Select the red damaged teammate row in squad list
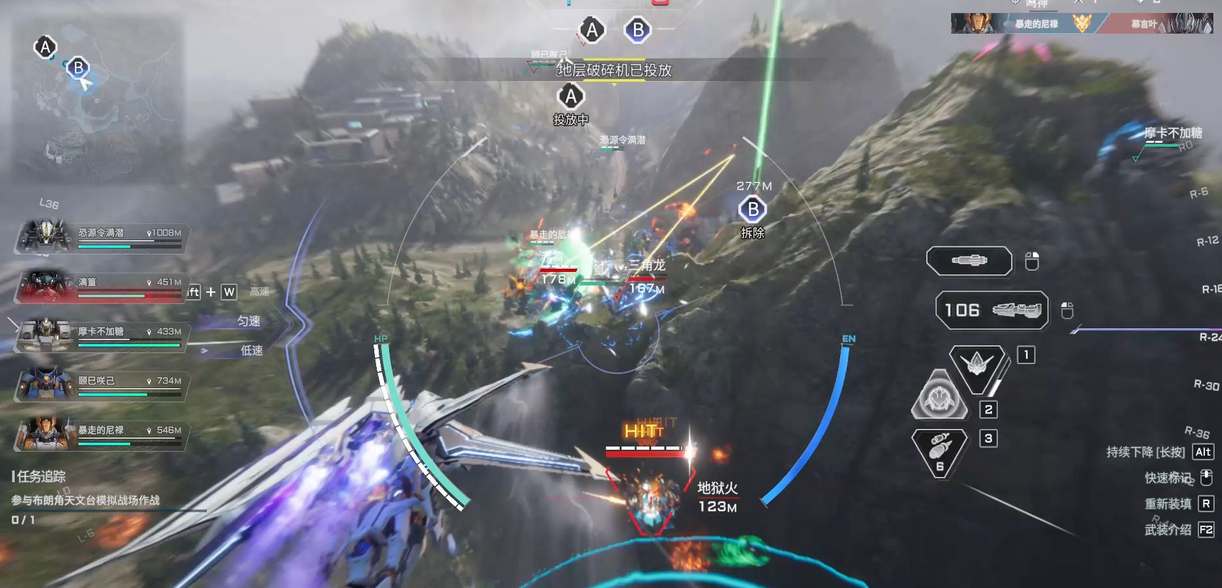Screen dimensions: 1222x588 pos(102,286)
